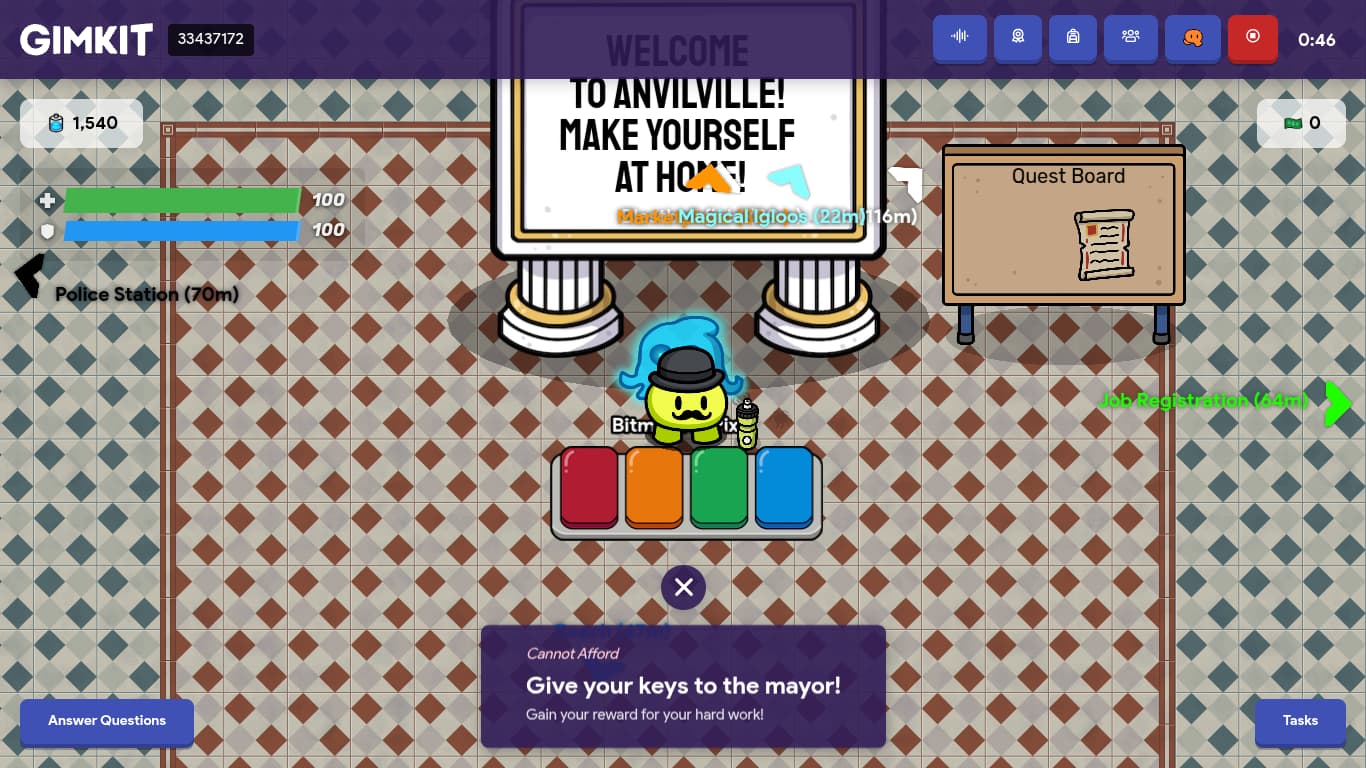Open the Tasks panel

[x=1300, y=721]
